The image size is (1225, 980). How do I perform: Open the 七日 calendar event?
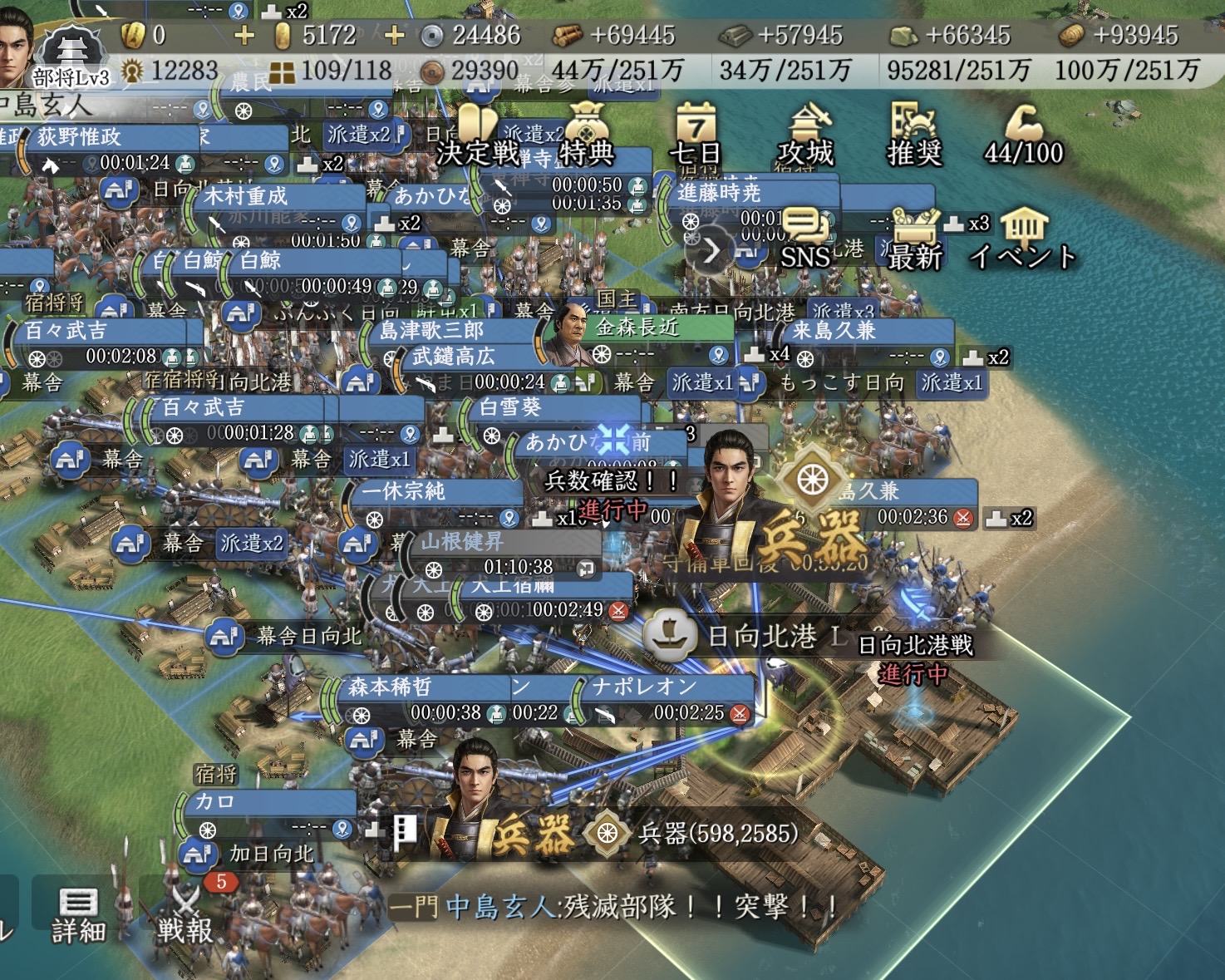click(x=696, y=133)
